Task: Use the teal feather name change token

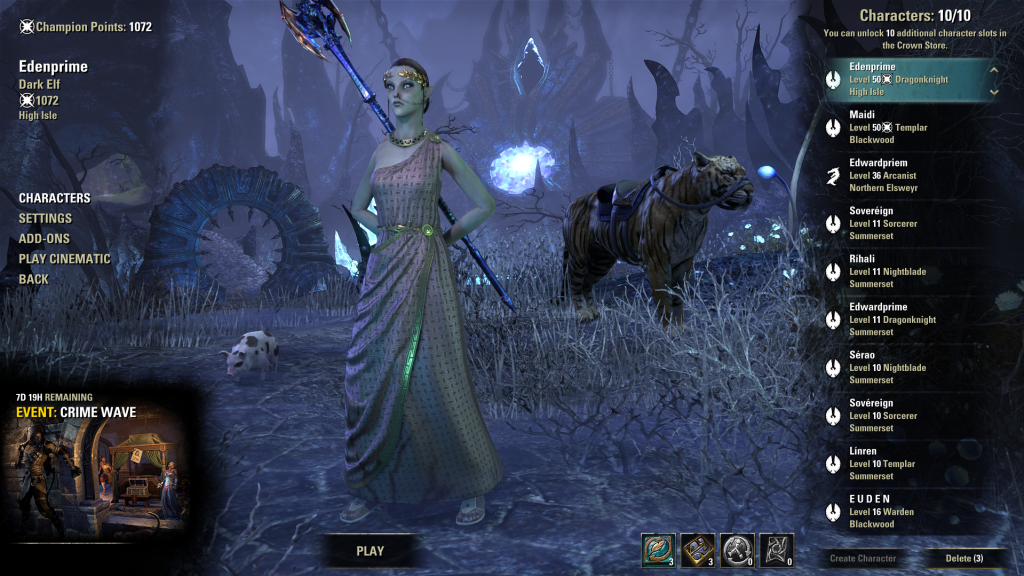Action: 658,549
